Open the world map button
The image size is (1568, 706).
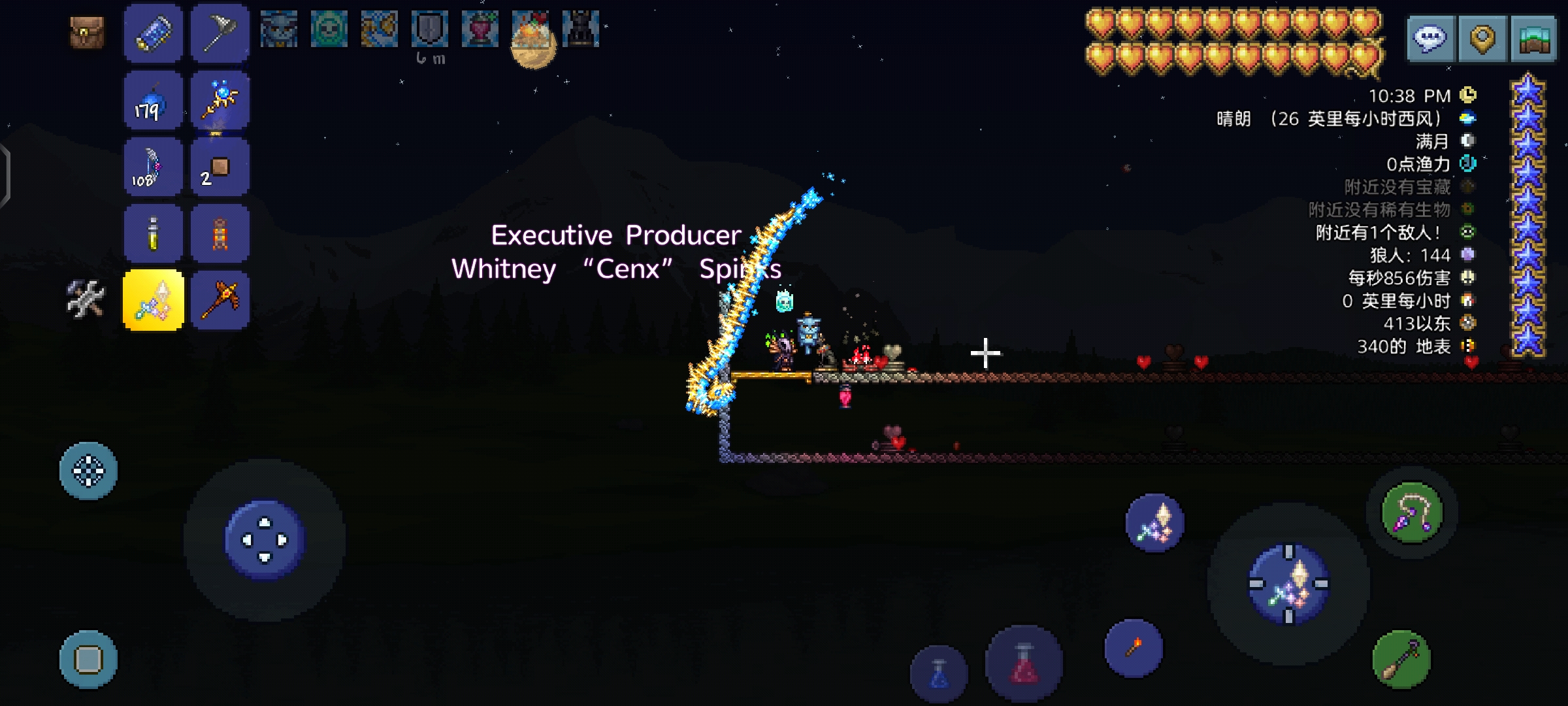[1533, 39]
